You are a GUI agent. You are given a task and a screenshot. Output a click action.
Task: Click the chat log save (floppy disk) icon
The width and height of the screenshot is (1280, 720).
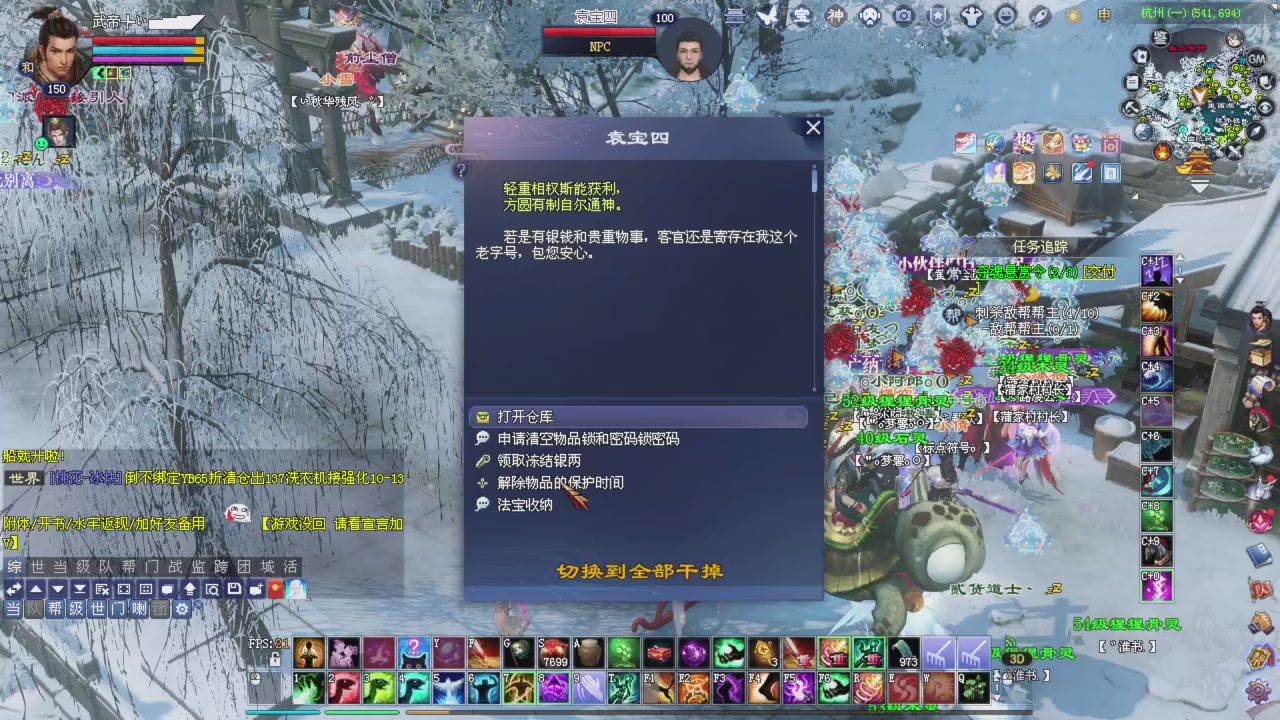point(233,589)
